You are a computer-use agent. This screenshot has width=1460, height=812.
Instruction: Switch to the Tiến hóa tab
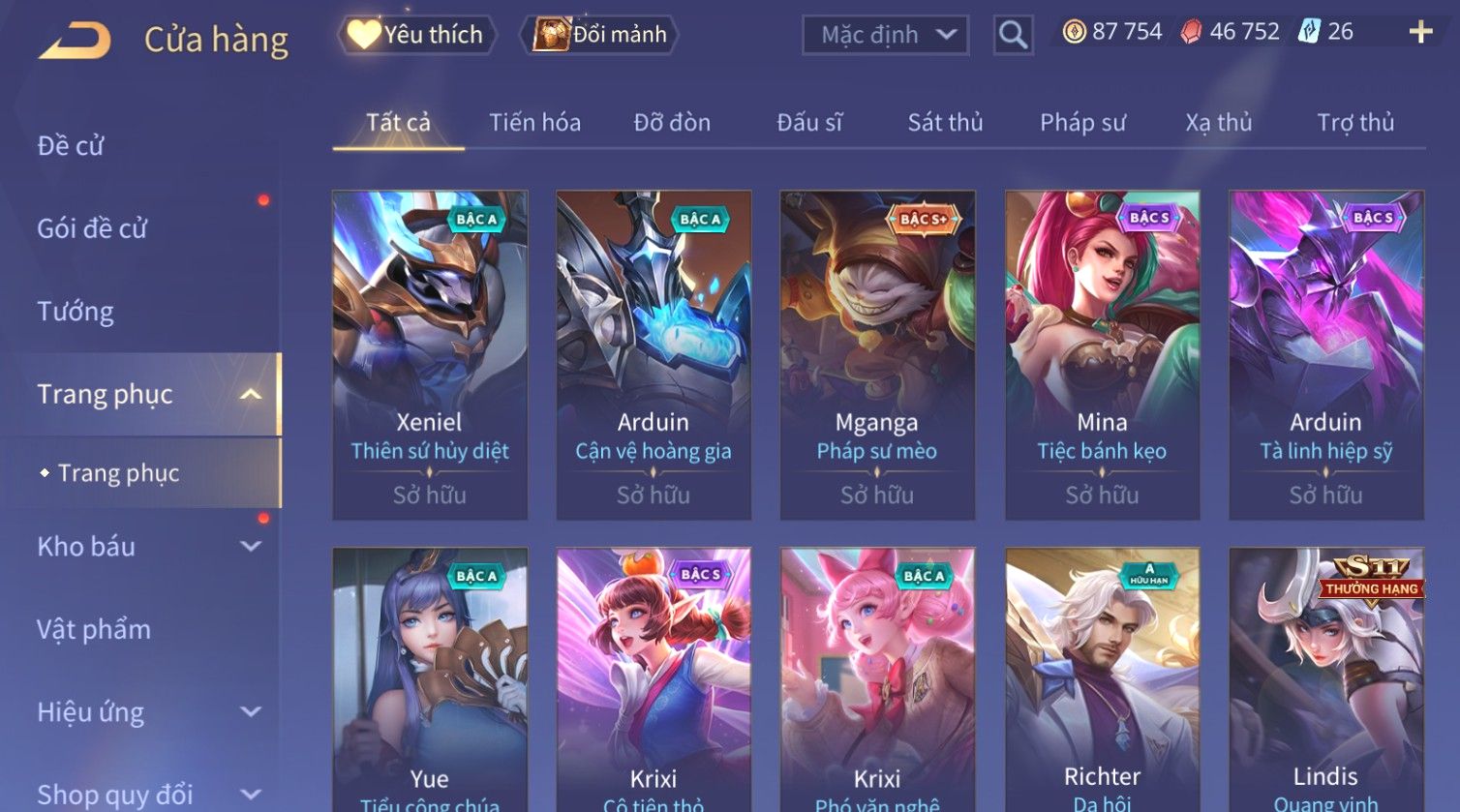coord(534,123)
